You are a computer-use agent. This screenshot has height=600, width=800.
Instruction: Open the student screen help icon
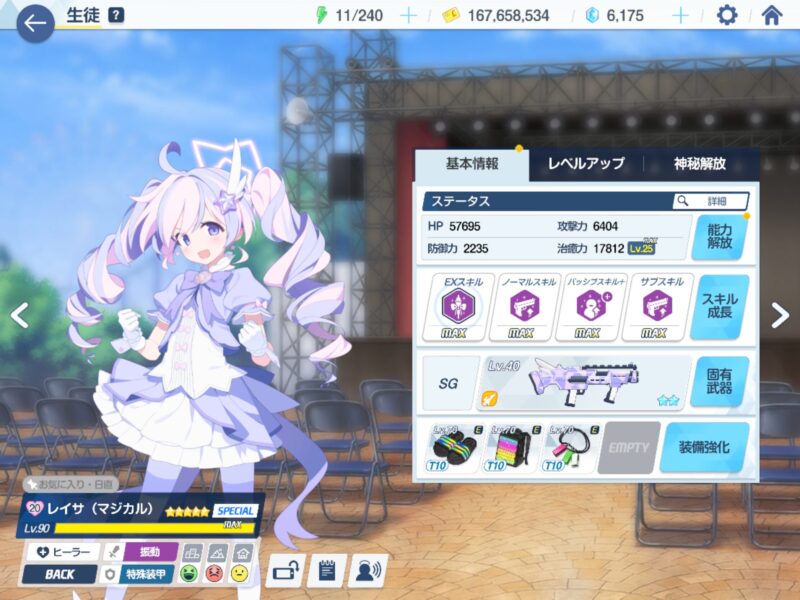point(116,15)
